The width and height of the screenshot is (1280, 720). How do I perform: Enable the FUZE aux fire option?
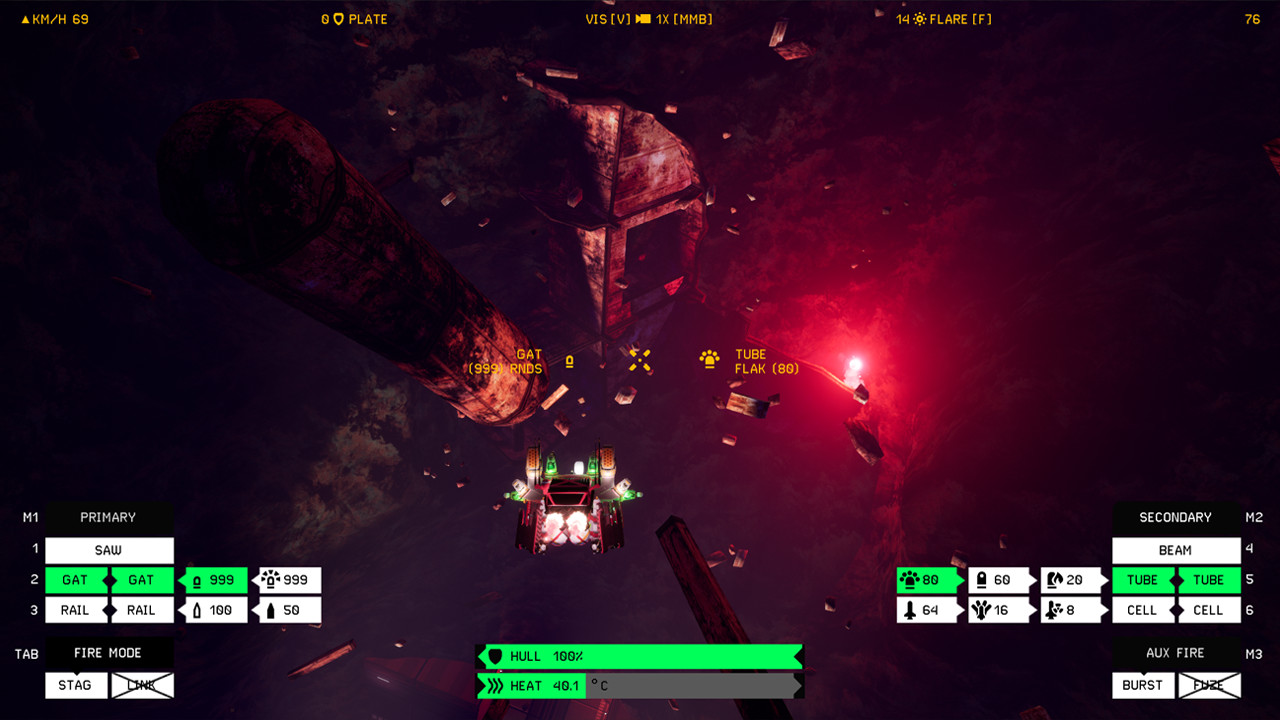1209,685
